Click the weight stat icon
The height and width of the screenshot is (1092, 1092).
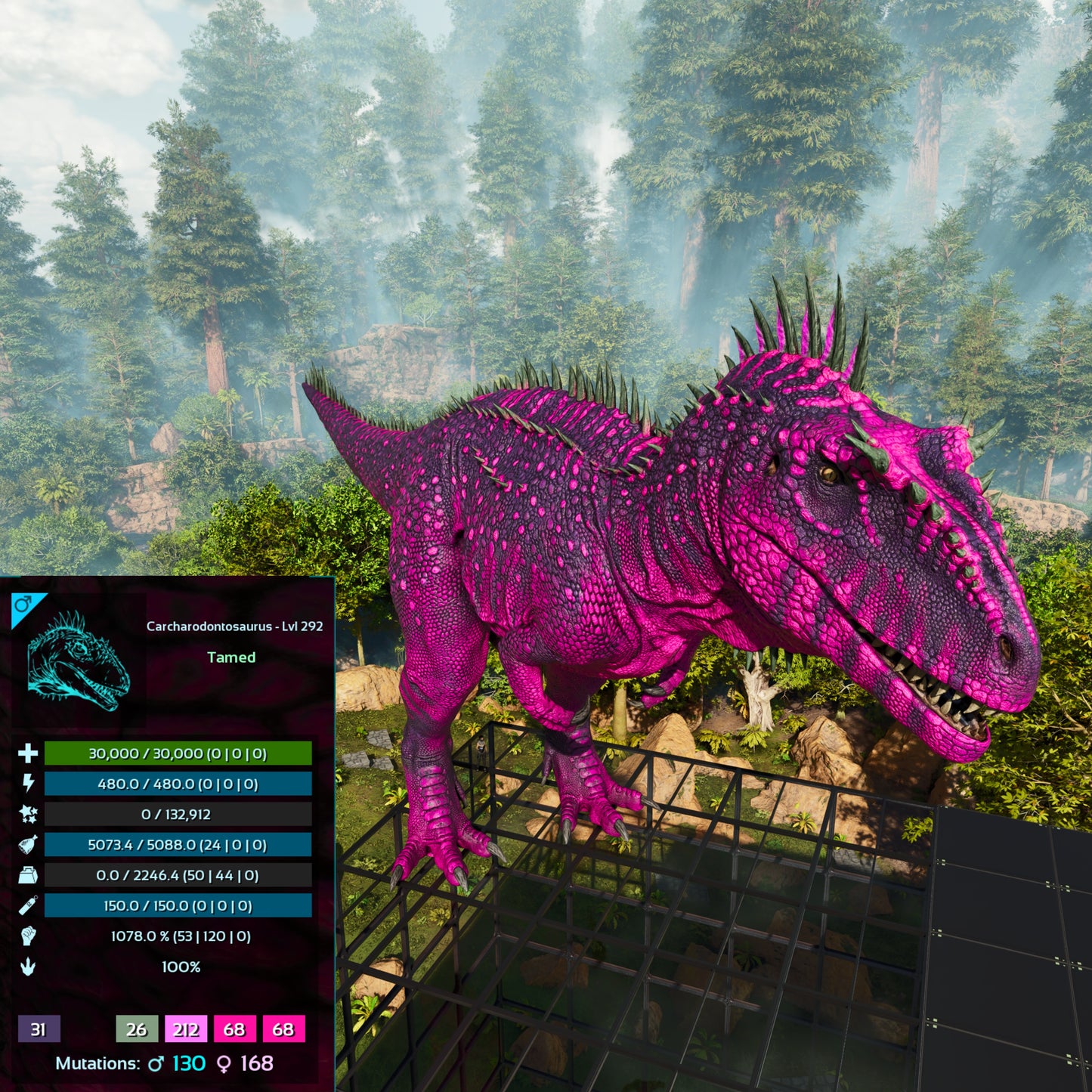(28, 875)
